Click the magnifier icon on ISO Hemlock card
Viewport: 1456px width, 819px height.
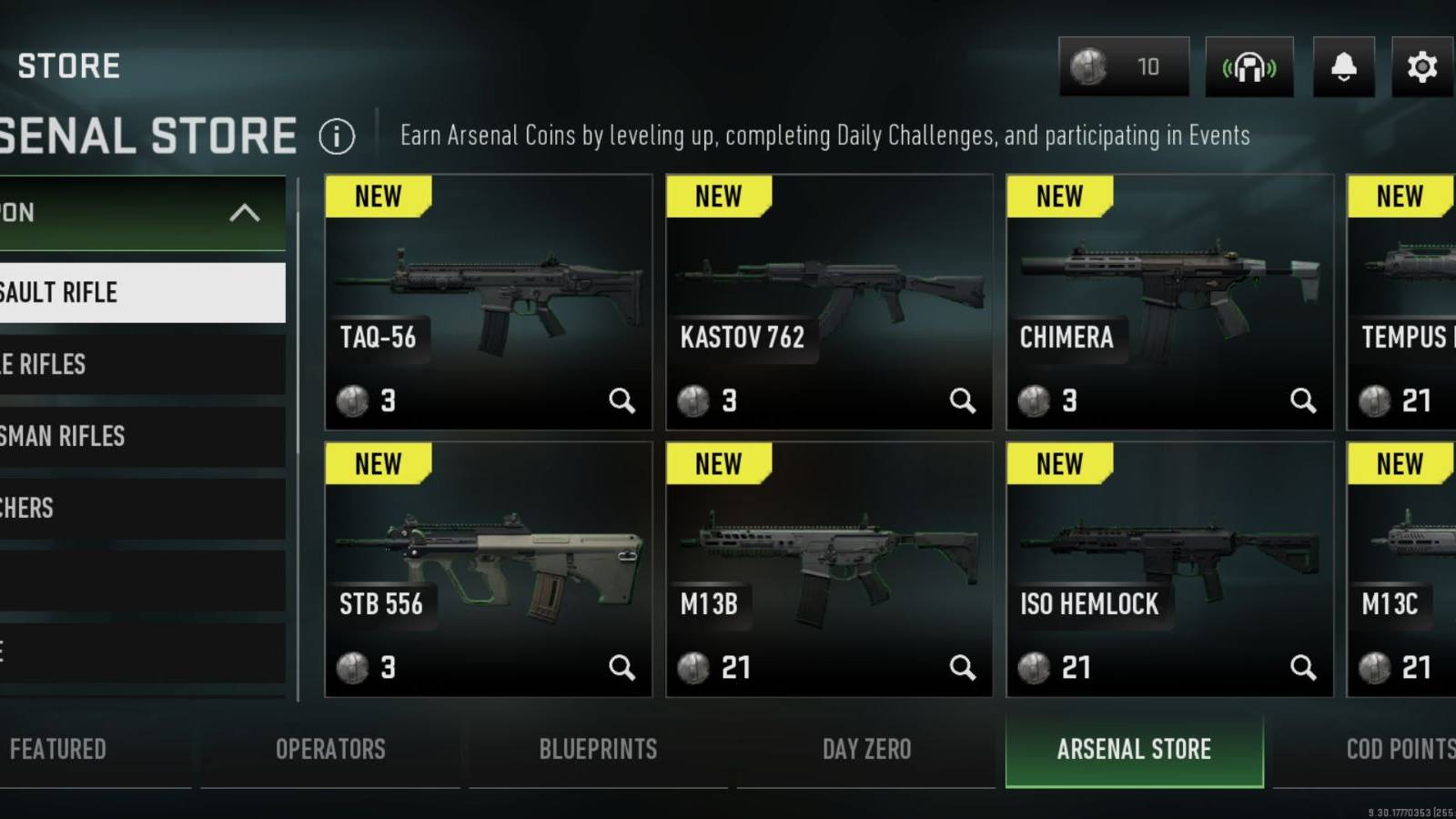tap(1304, 667)
